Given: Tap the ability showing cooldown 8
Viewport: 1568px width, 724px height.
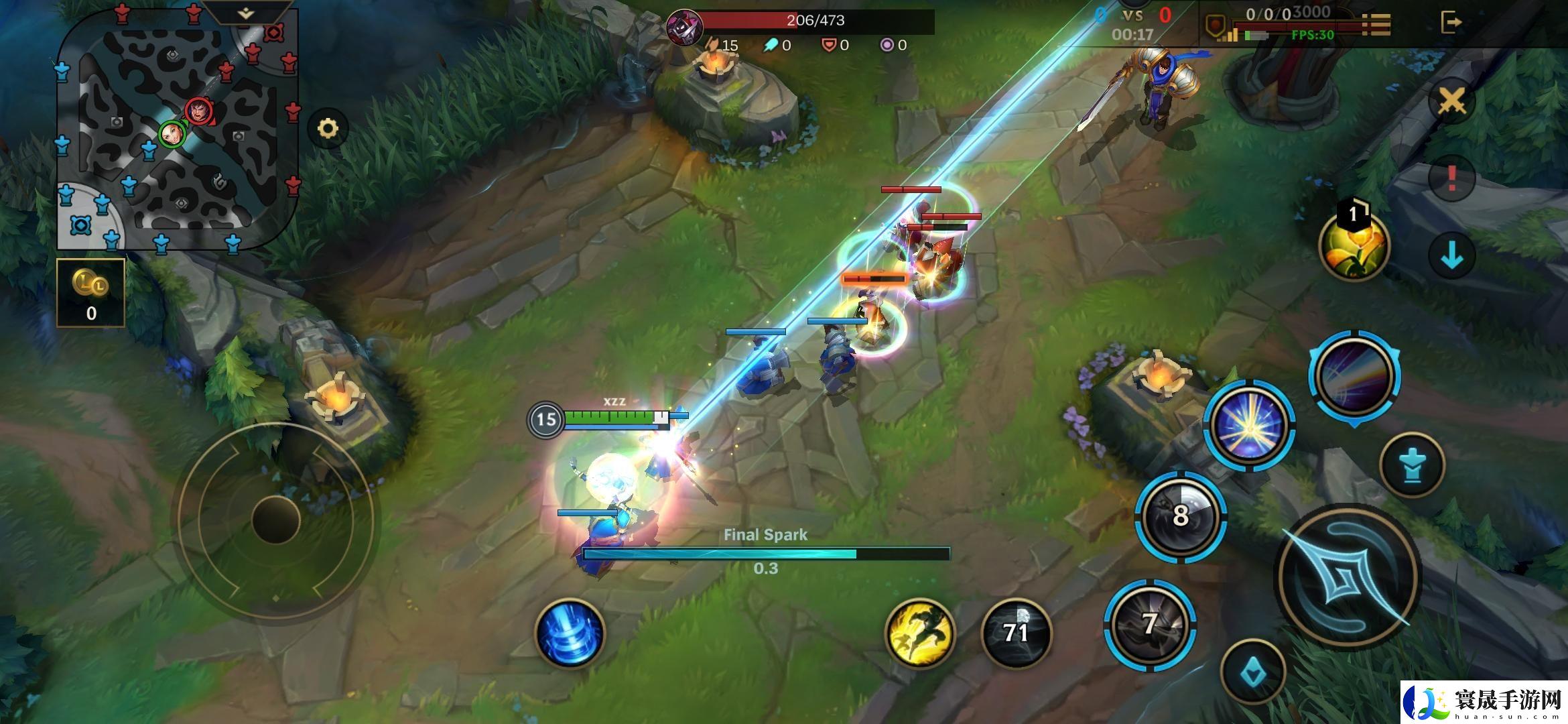Looking at the screenshot, I should click(x=1181, y=516).
